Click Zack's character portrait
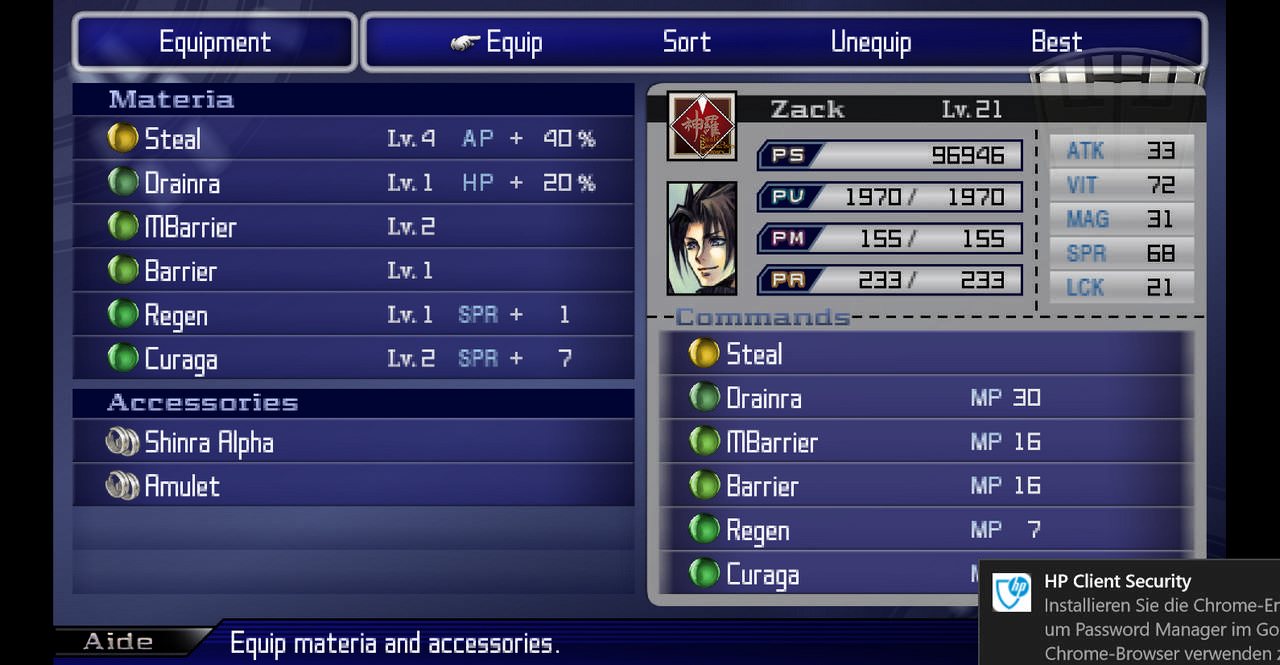The image size is (1280, 665). 702,238
